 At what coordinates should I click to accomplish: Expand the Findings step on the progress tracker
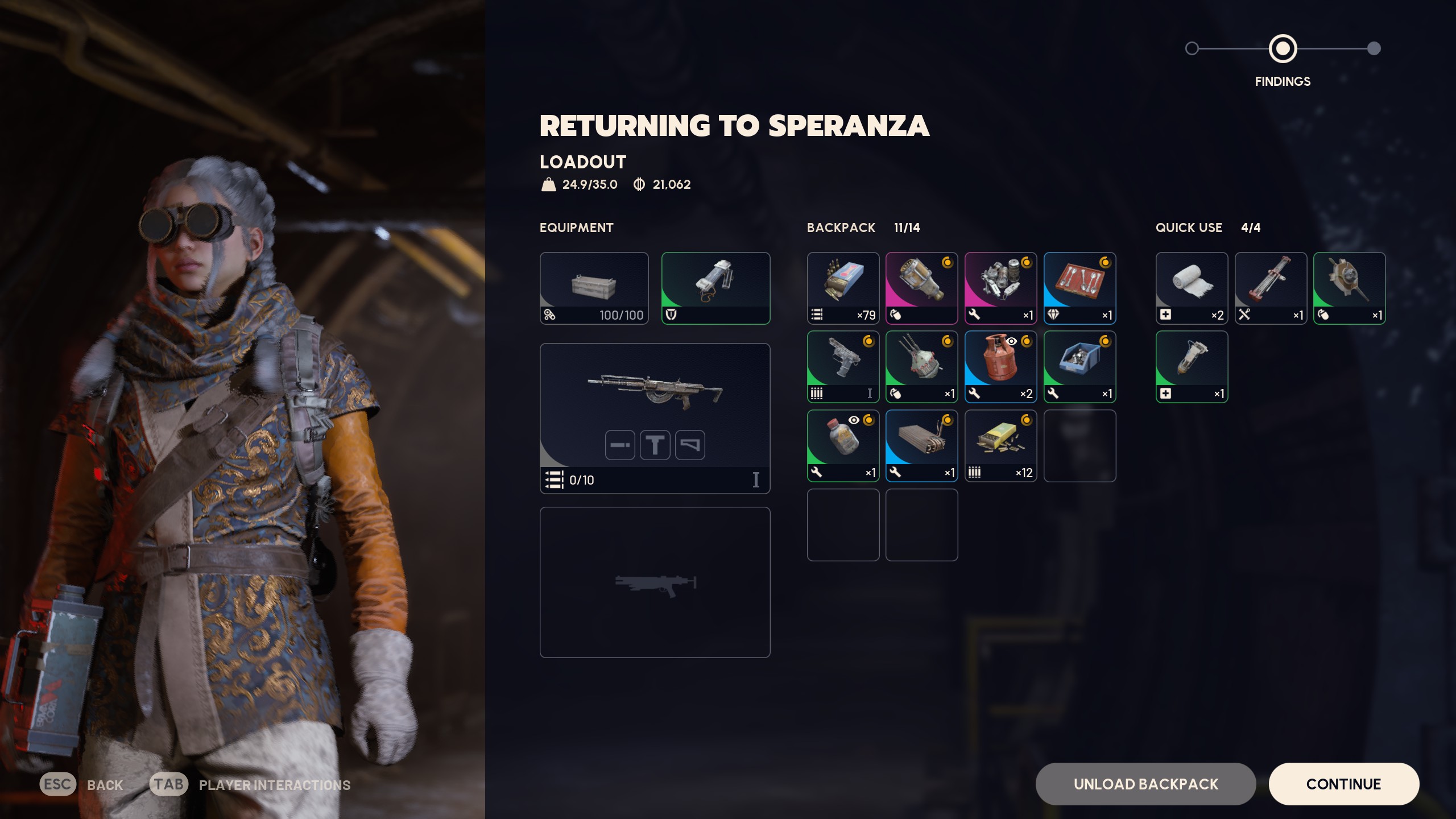1283,49
